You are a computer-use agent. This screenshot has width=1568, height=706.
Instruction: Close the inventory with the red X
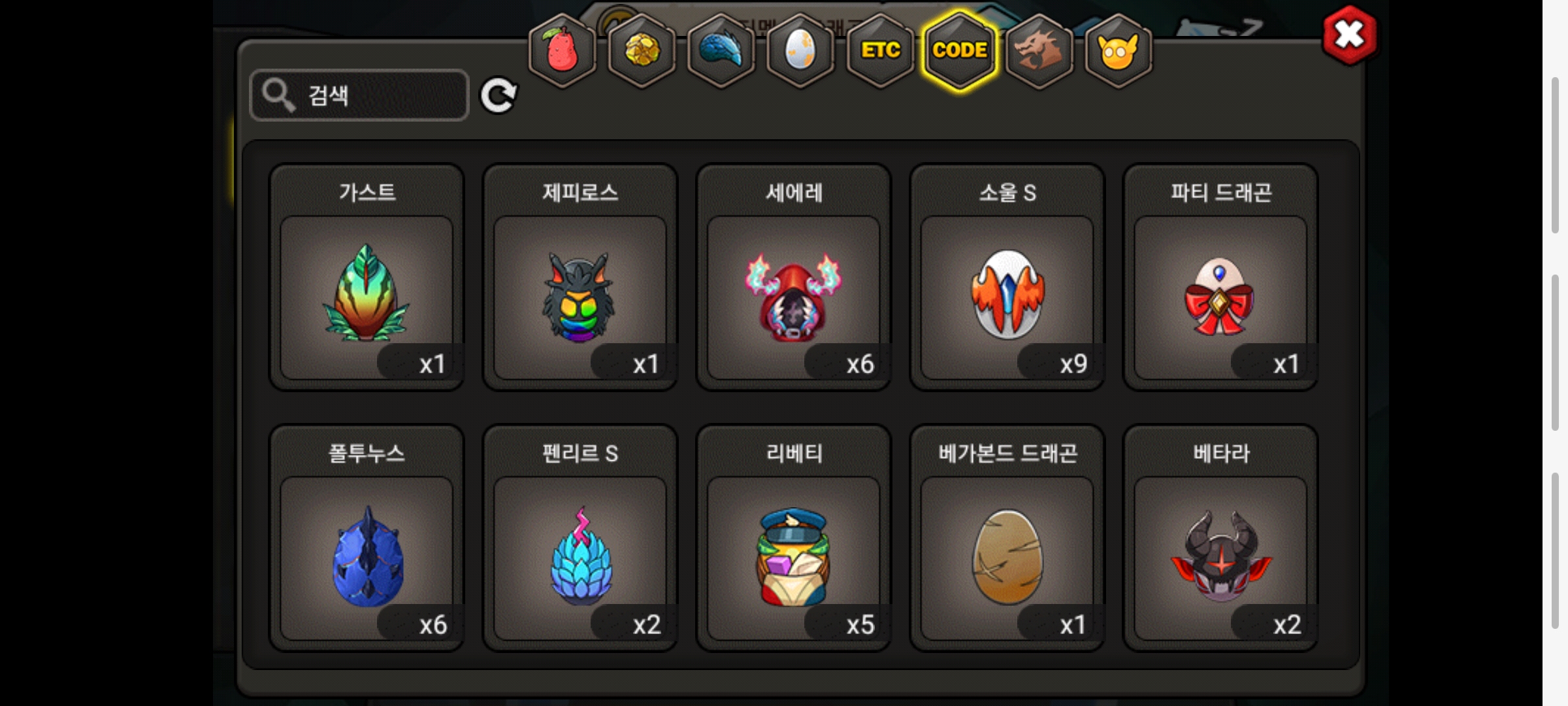(1349, 35)
